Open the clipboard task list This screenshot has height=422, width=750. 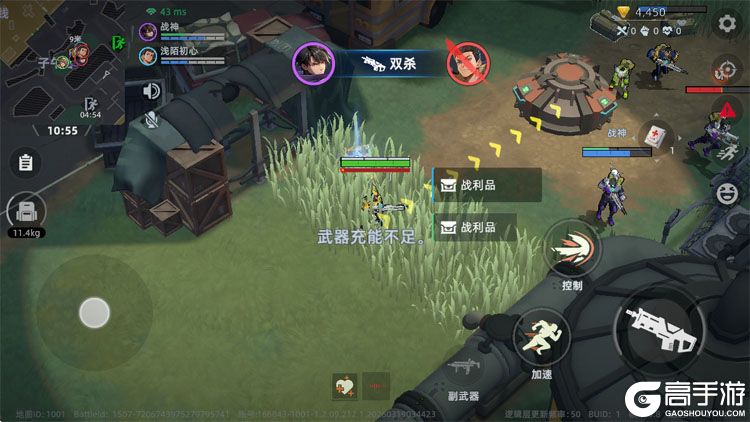(26, 162)
